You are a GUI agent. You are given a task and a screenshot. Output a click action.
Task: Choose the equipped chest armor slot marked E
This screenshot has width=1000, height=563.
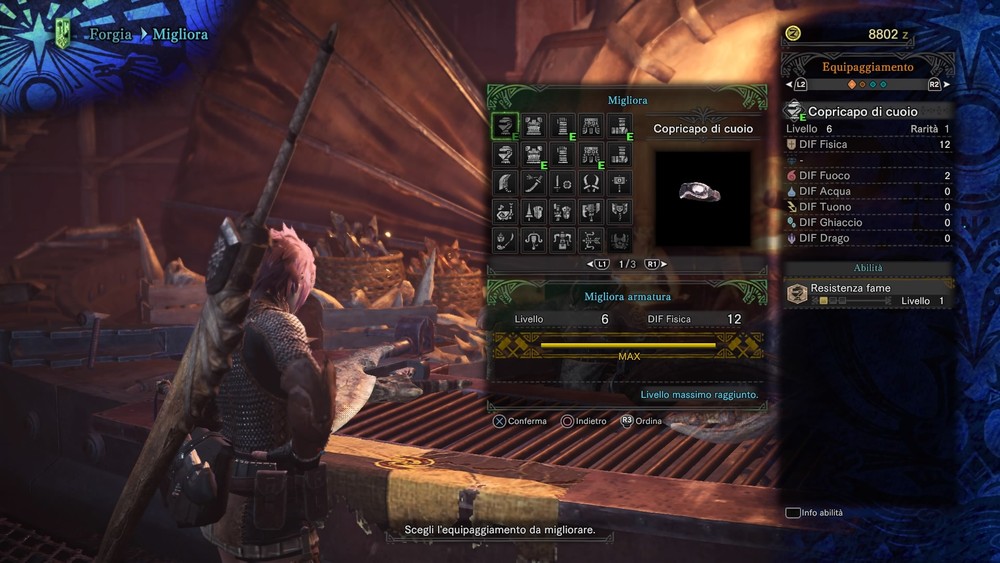[x=533, y=155]
